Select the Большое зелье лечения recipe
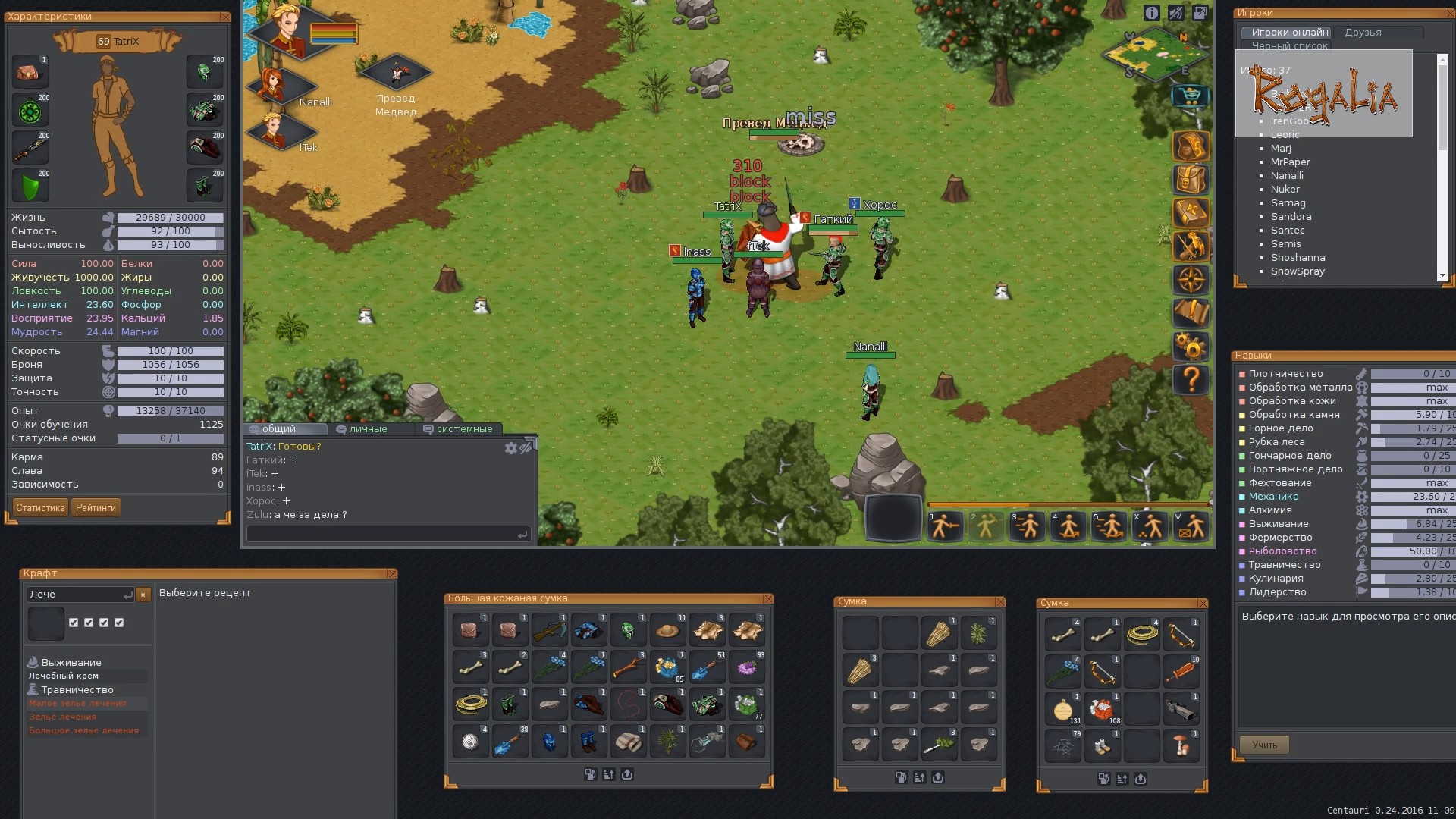Screen dimensions: 1456x819 click(83, 730)
